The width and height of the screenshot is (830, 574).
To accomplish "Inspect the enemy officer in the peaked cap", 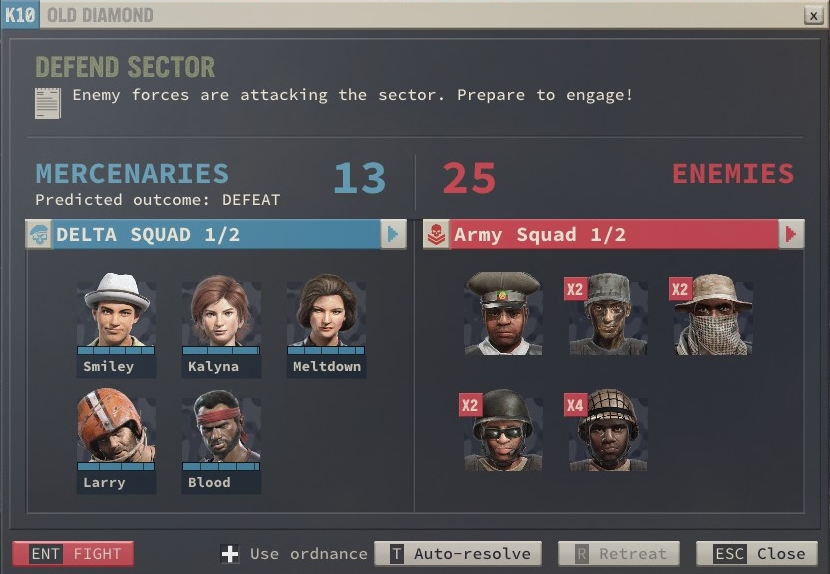I will [x=503, y=312].
